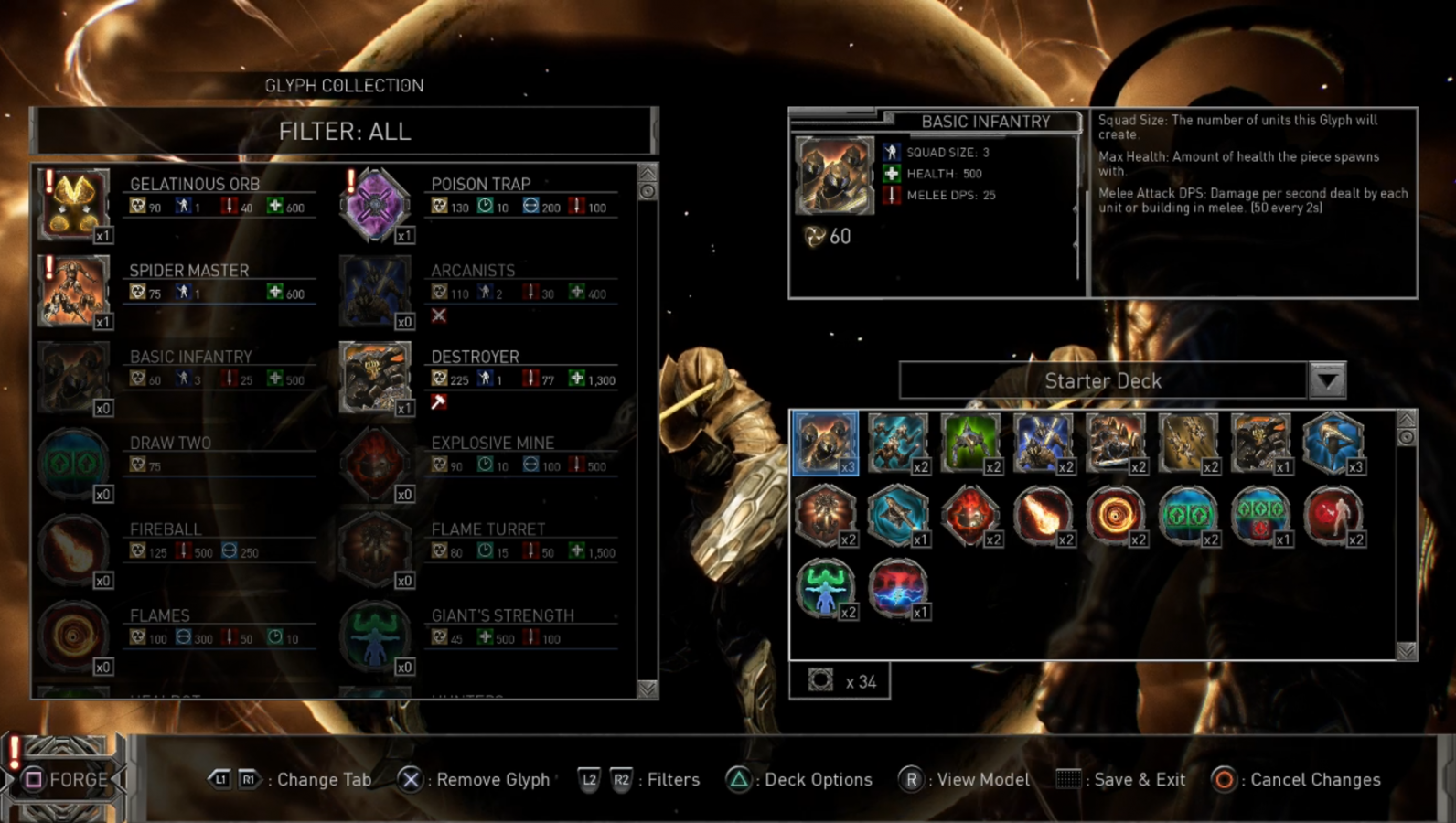
Task: Click the collection list scroll-down arrow
Action: pyautogui.click(x=648, y=689)
